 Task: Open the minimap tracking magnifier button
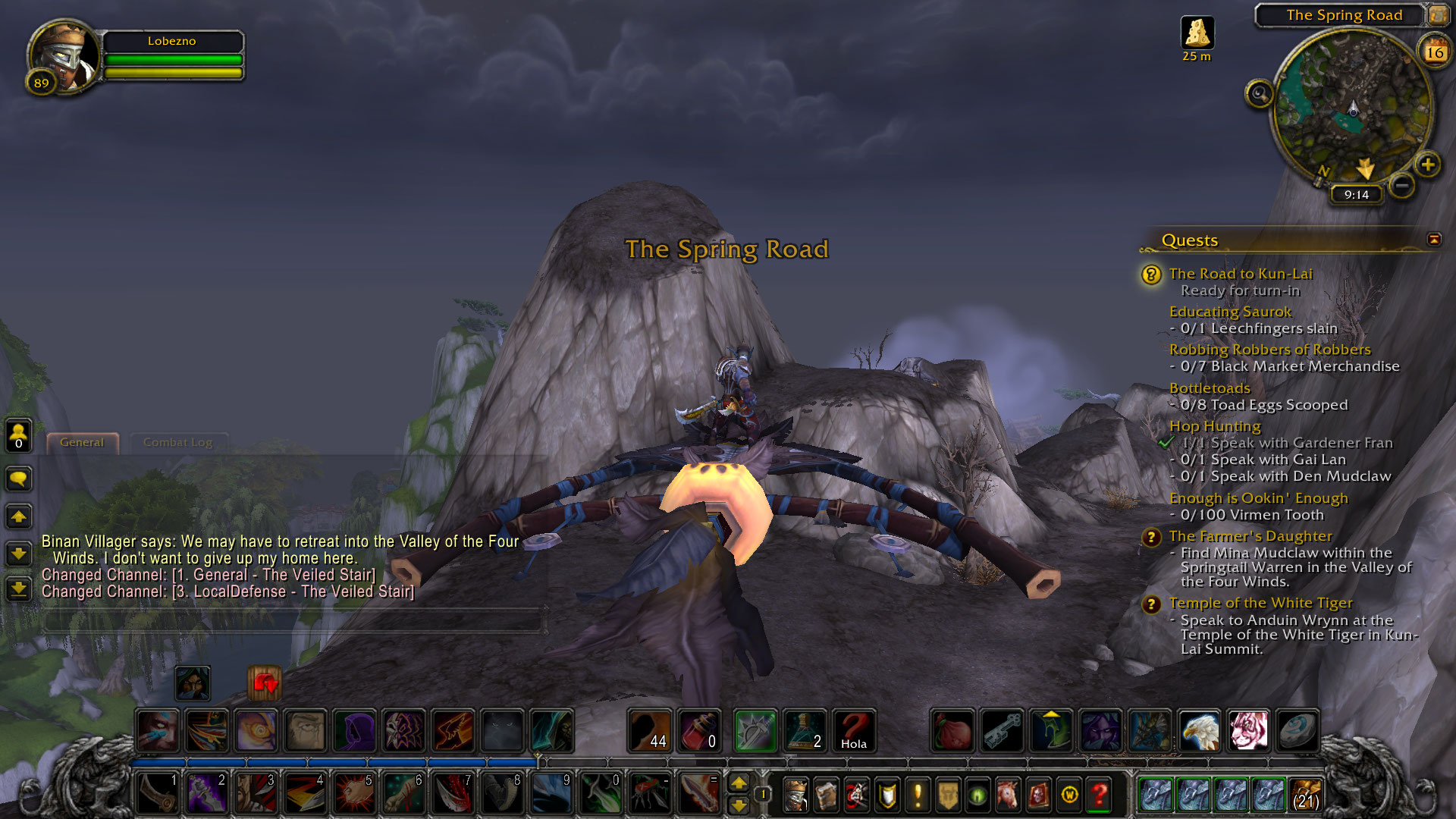1260,94
